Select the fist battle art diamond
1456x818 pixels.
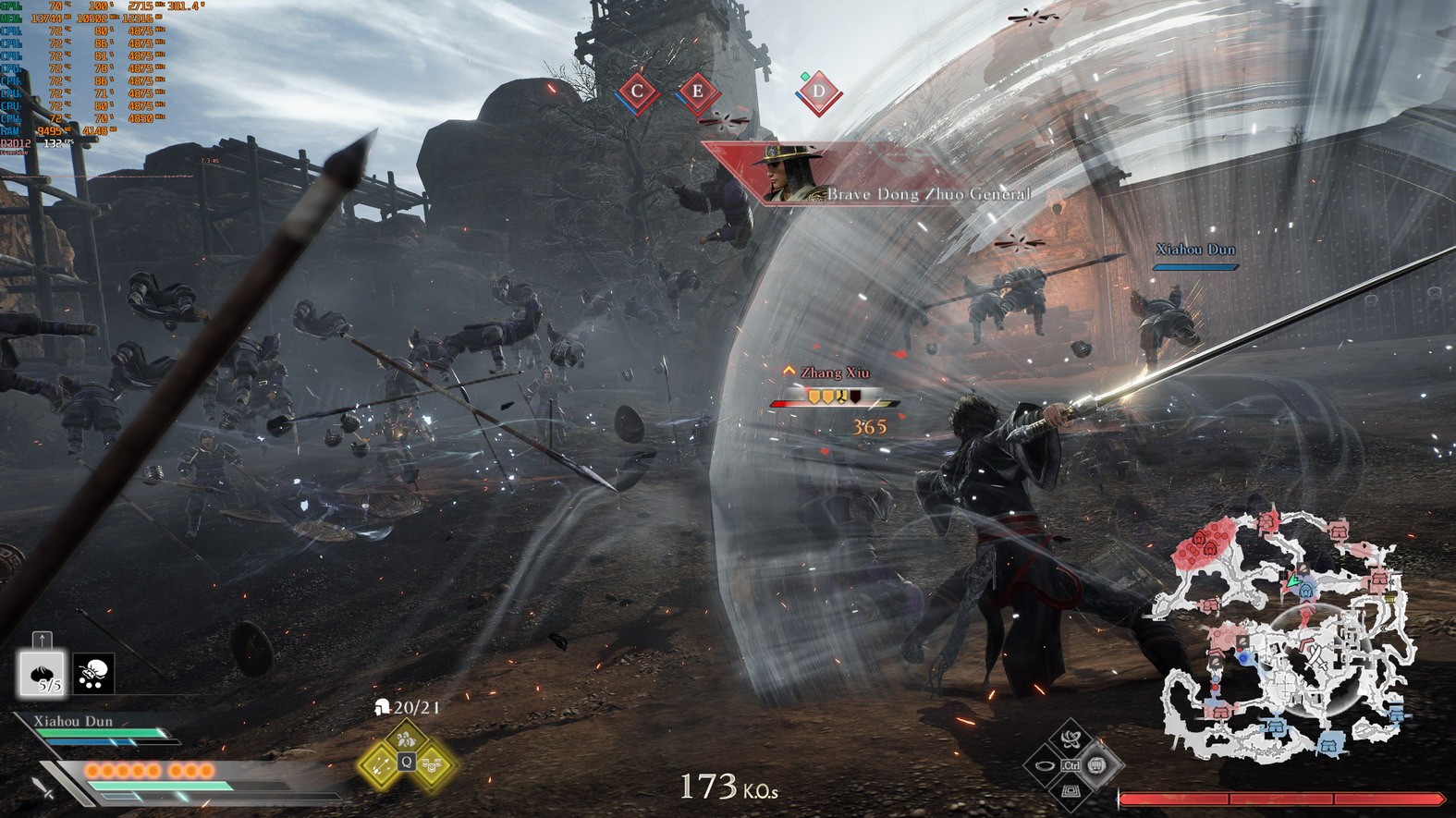click(x=1097, y=765)
